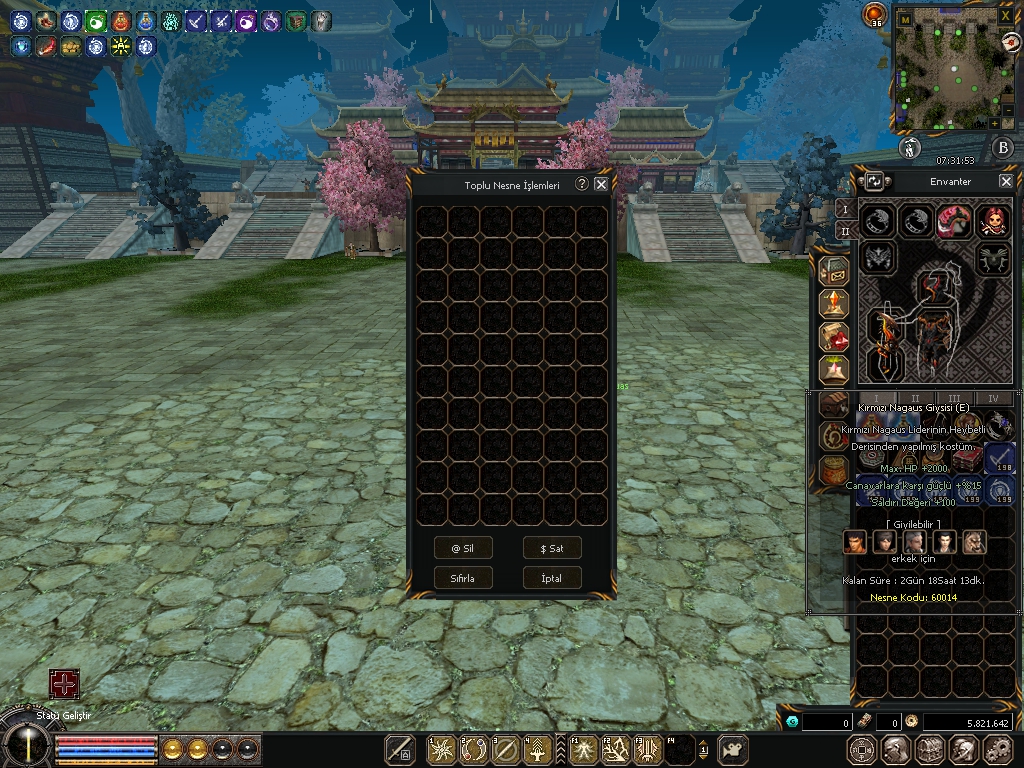Screen dimensions: 1024x768
Task: Open the envelope chest side-panel button
Action: [834, 270]
